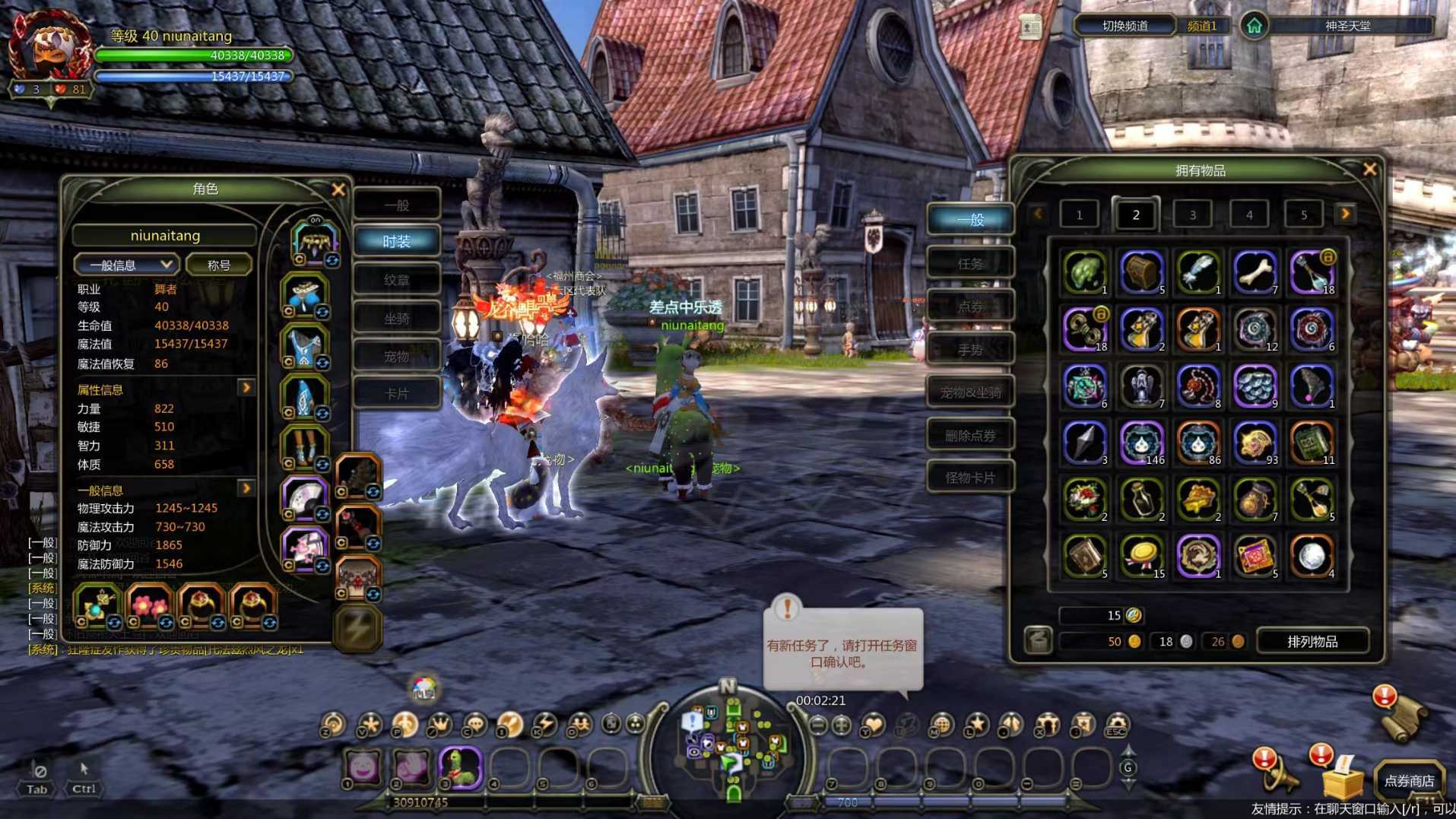Select the gold coin item stack
This screenshot has width=1456, height=819.
tap(1141, 555)
